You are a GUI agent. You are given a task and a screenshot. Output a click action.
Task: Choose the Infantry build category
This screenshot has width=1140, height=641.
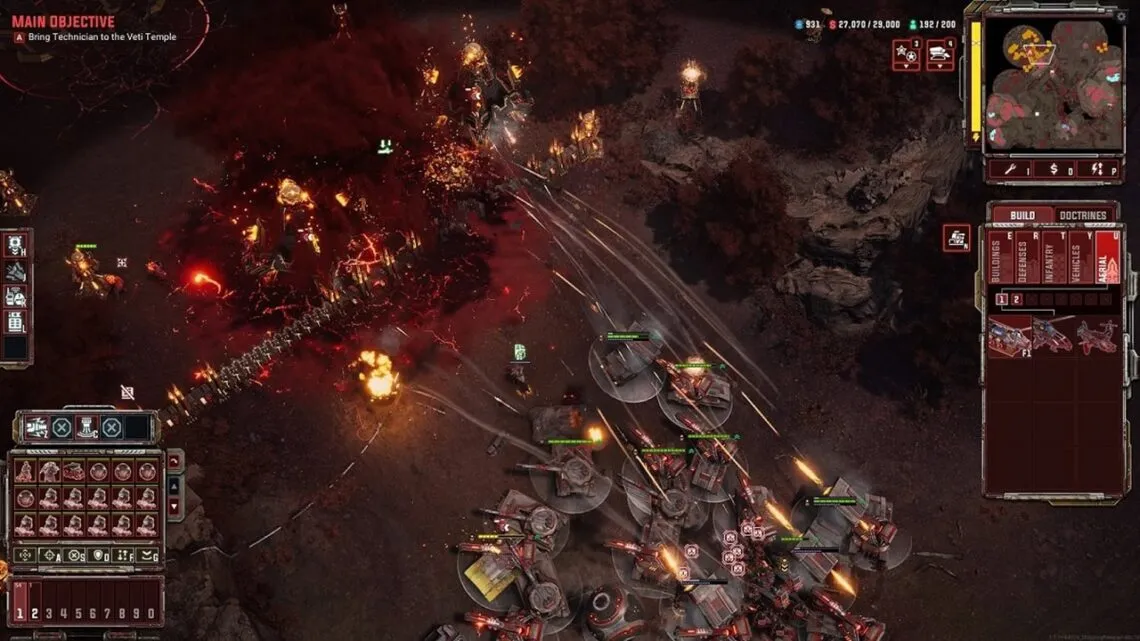click(1052, 258)
